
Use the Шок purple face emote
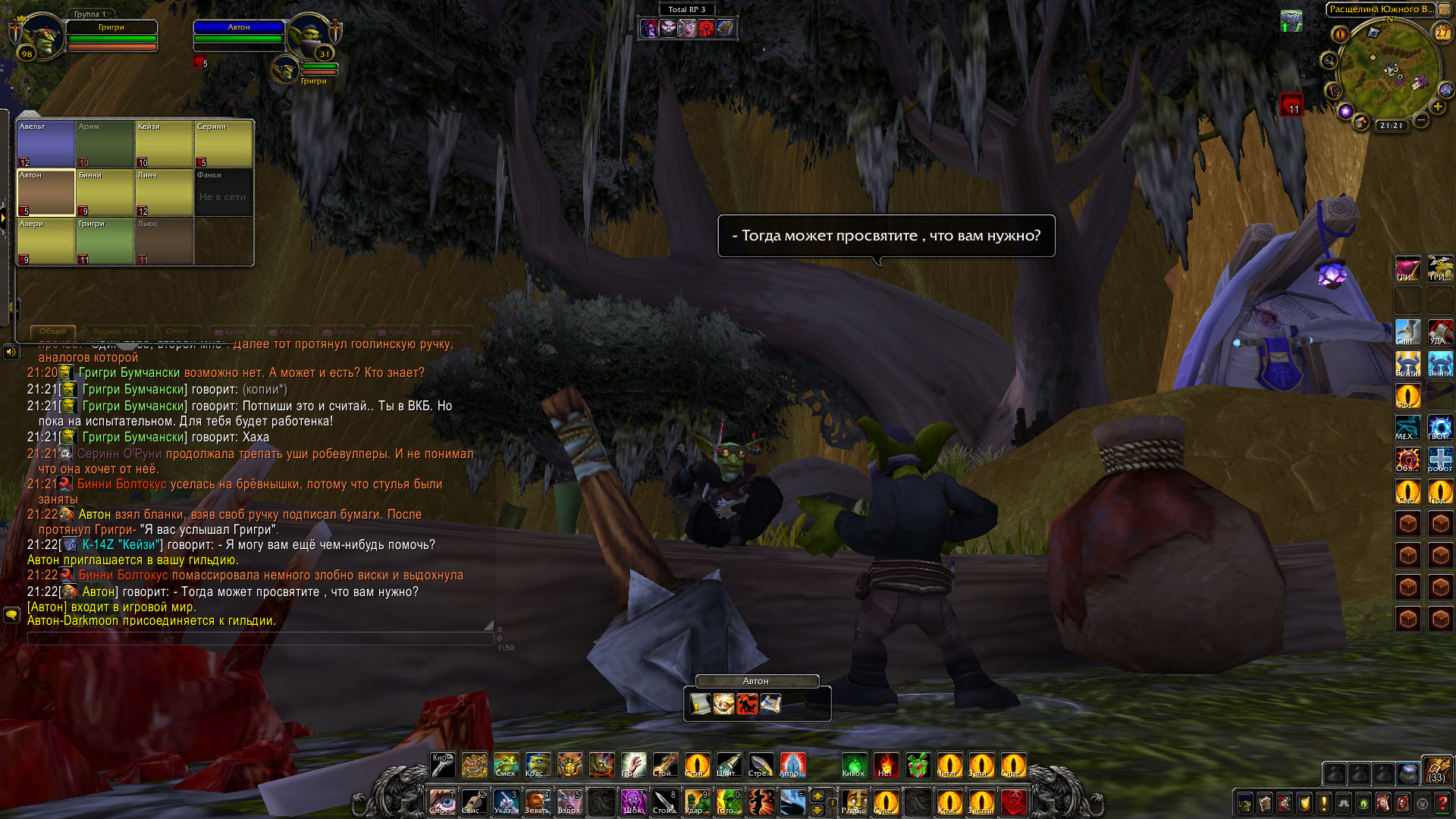point(633,802)
